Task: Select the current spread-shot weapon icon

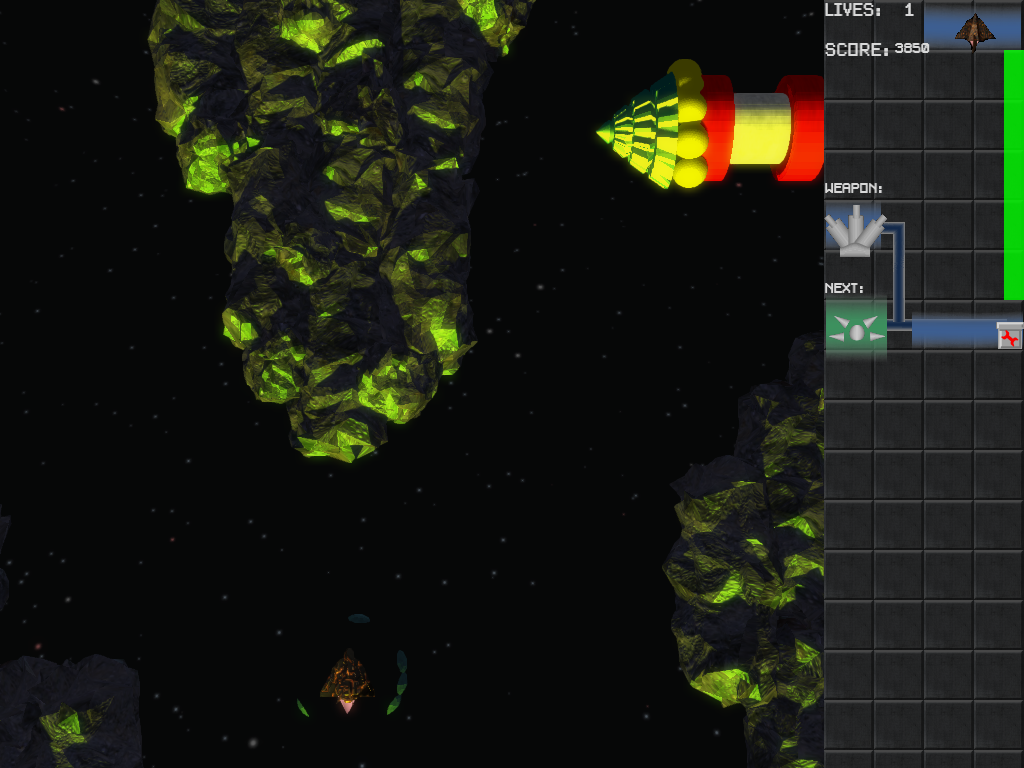Action: point(854,231)
